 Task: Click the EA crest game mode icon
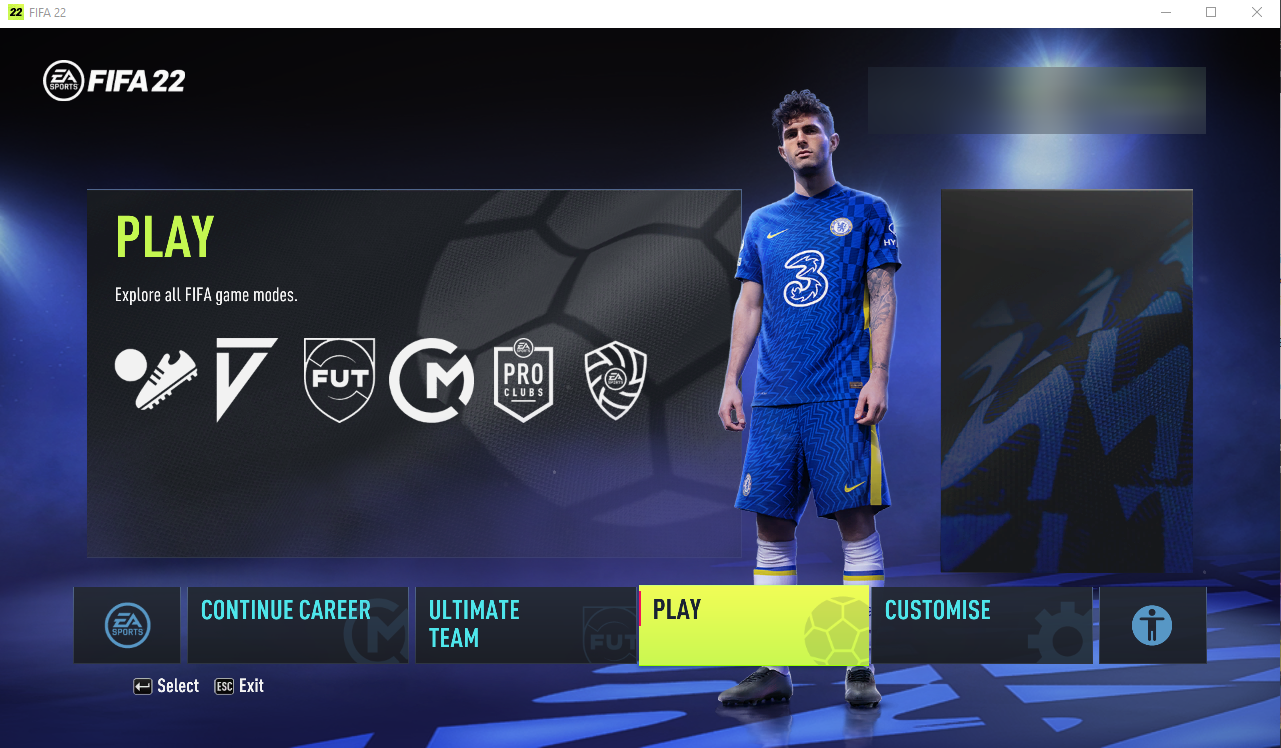(x=615, y=378)
